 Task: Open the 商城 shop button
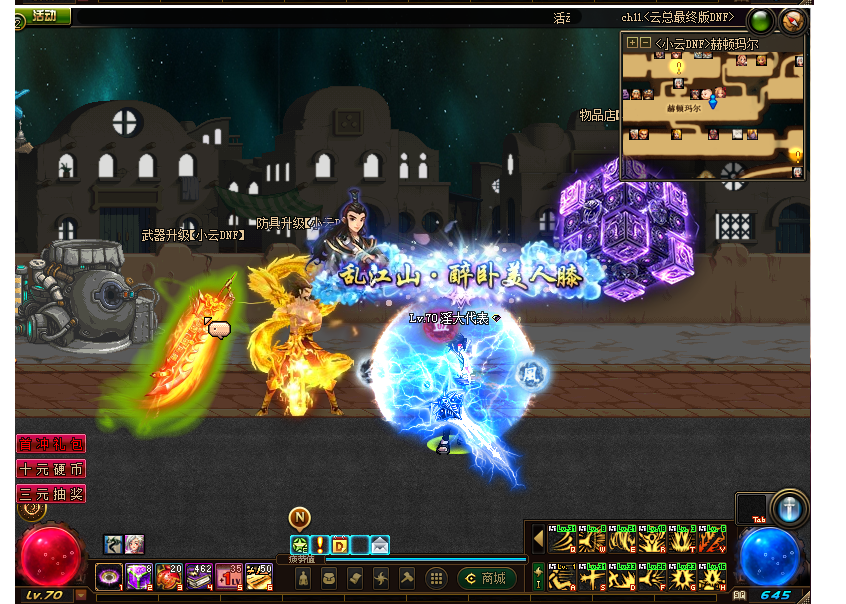[487, 578]
